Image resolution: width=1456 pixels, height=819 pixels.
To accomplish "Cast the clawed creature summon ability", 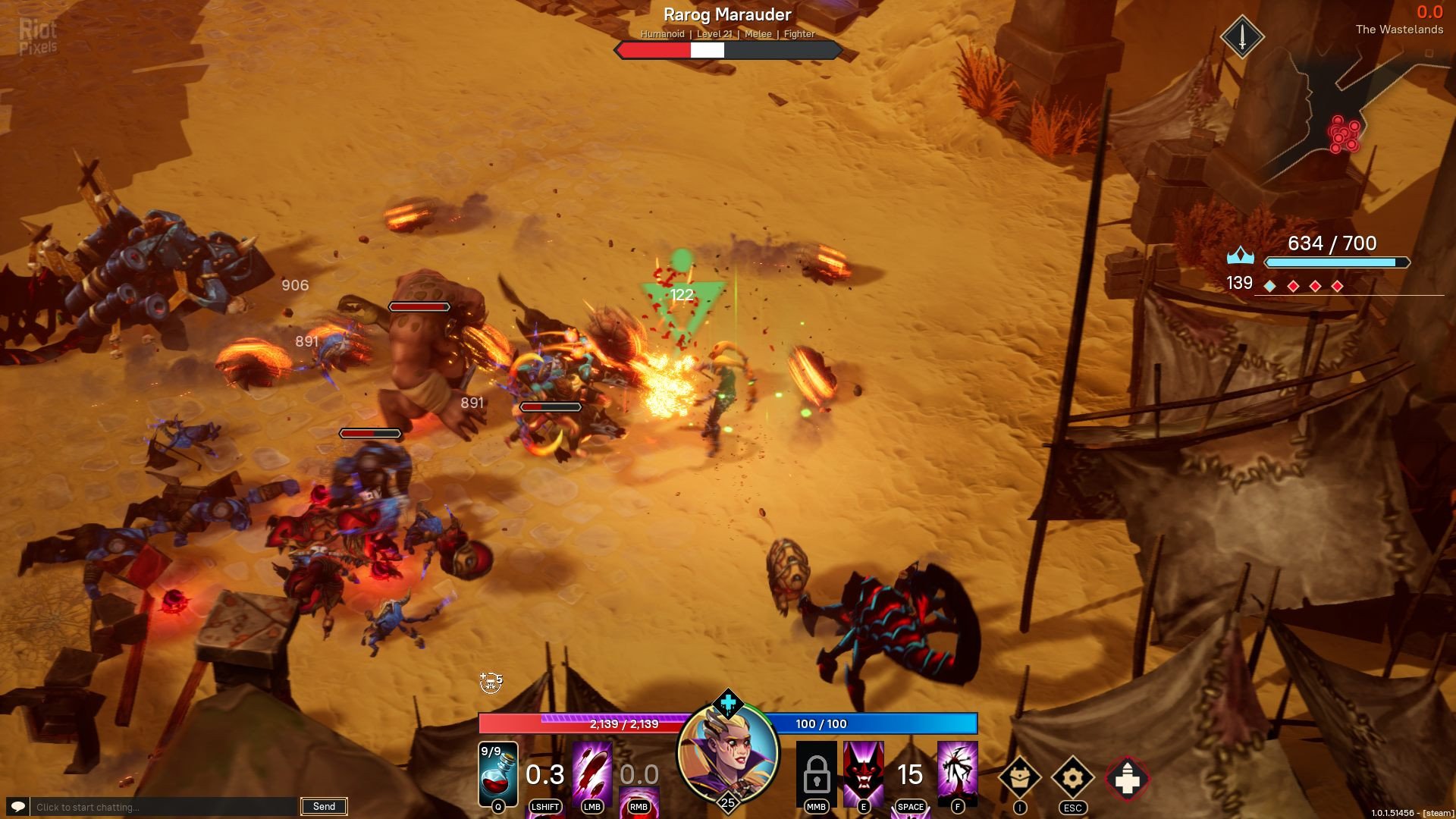I will [957, 771].
